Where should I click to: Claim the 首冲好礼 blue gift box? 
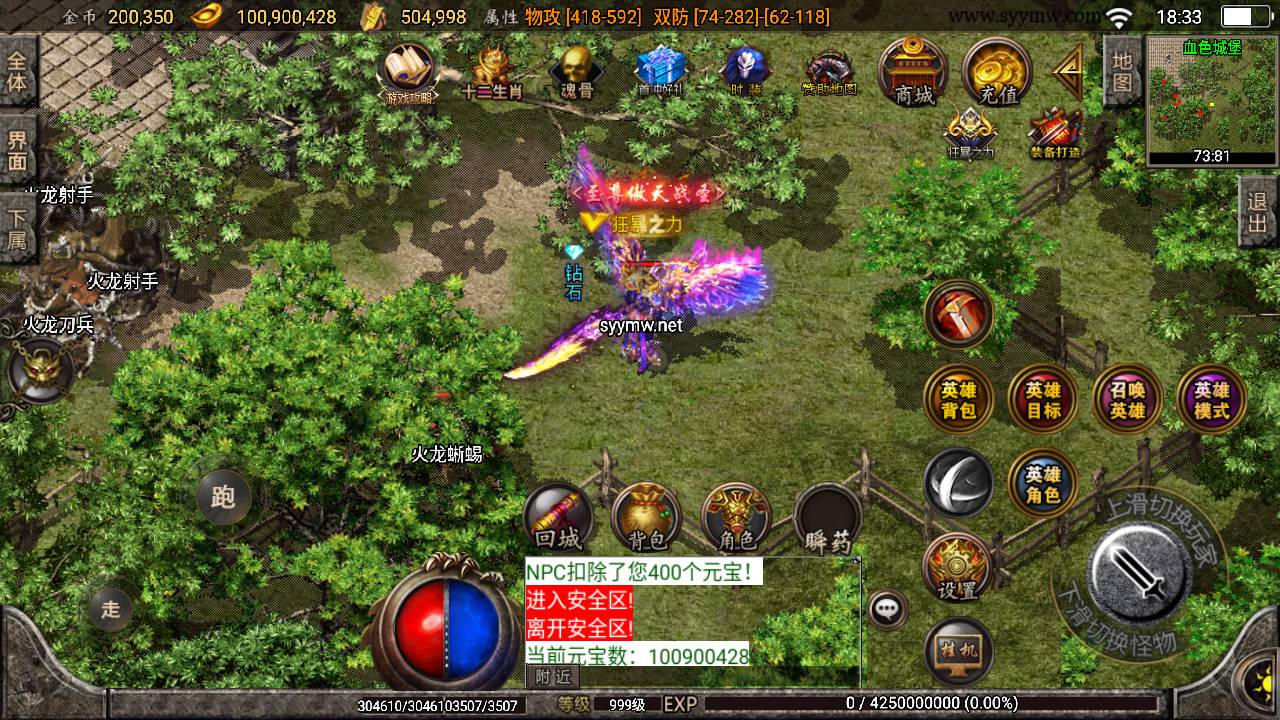pyautogui.click(x=660, y=70)
